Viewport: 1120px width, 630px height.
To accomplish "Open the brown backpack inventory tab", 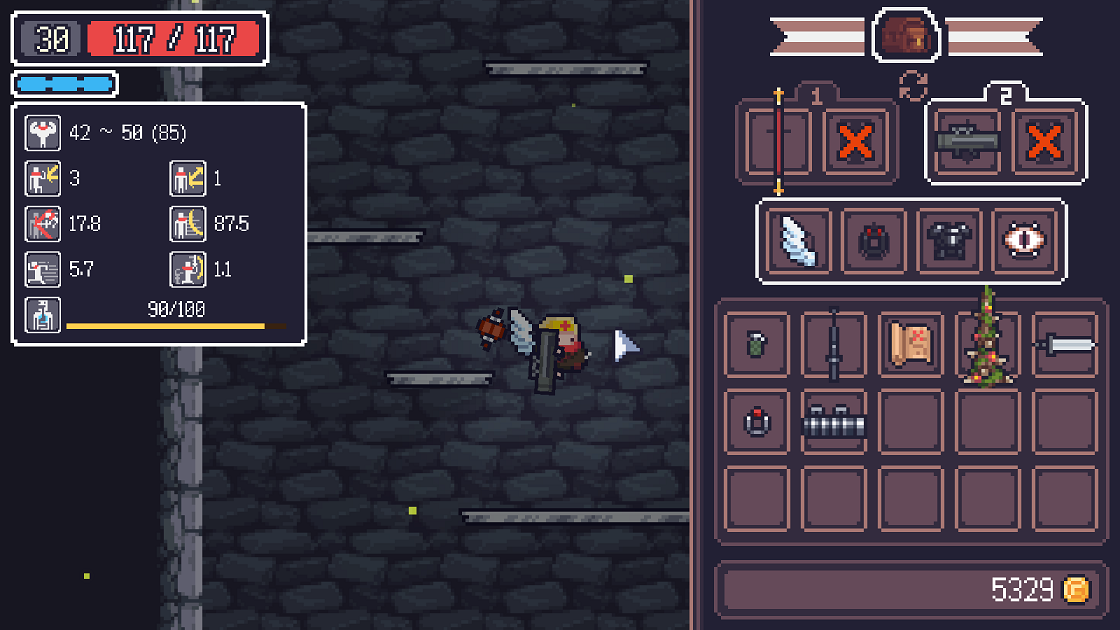I will (905, 37).
